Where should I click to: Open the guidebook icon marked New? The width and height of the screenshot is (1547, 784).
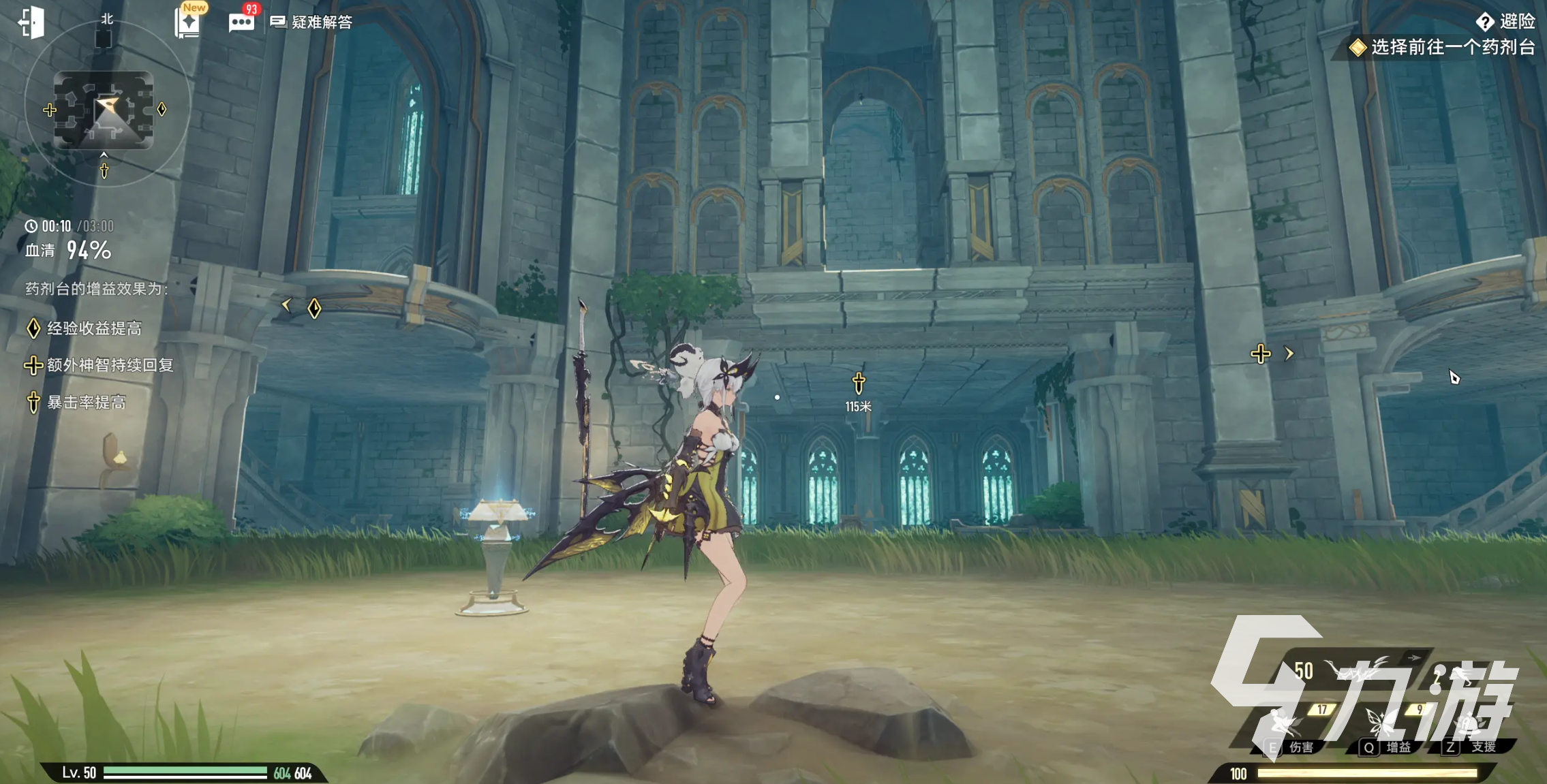coord(187,22)
